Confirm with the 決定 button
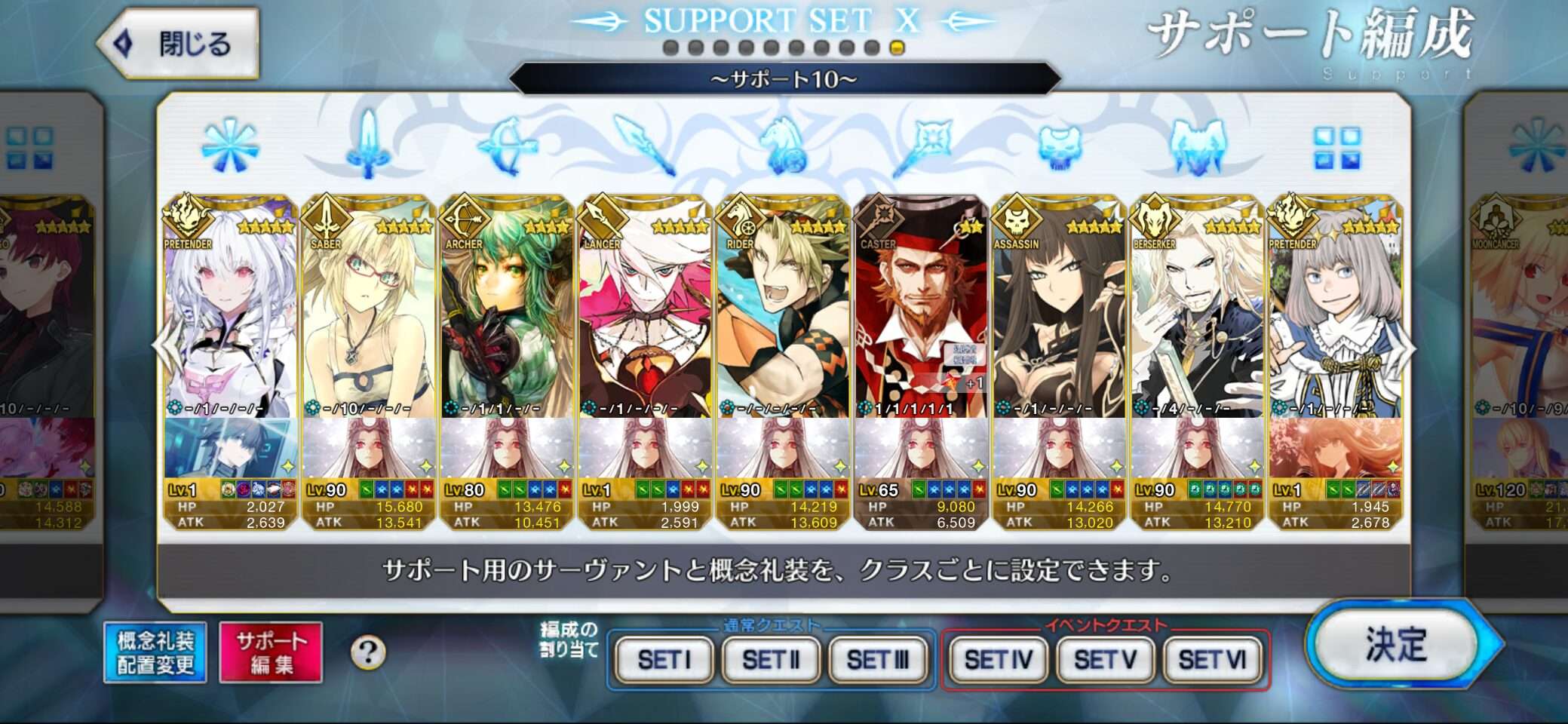 [x=1395, y=644]
